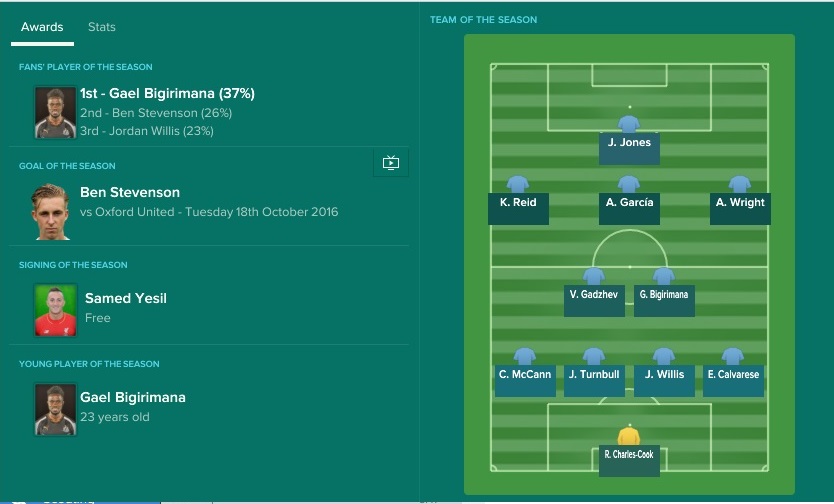Select J. Turnbull in defence
This screenshot has height=504, width=834.
click(594, 375)
